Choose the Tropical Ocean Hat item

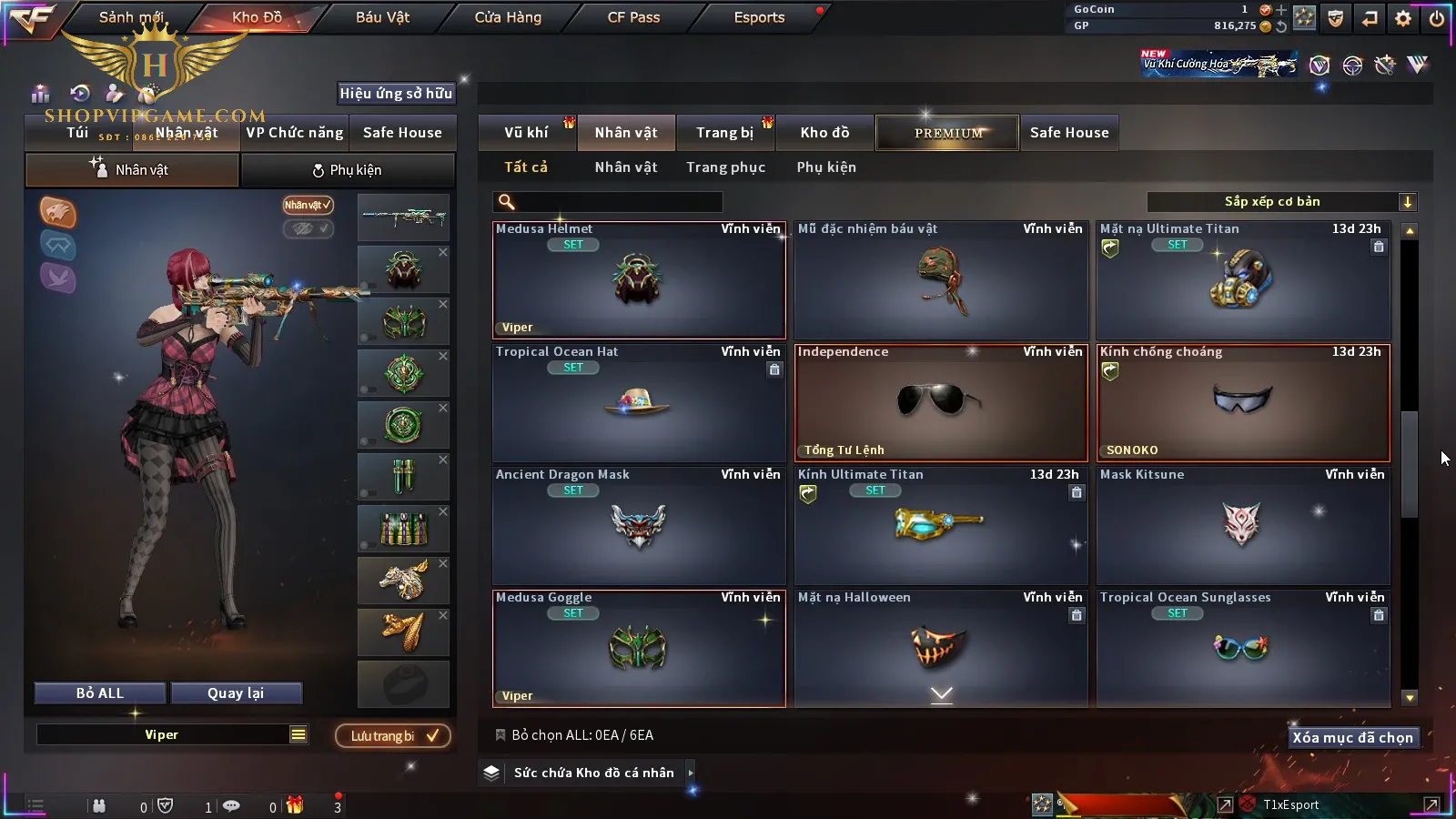(639, 403)
